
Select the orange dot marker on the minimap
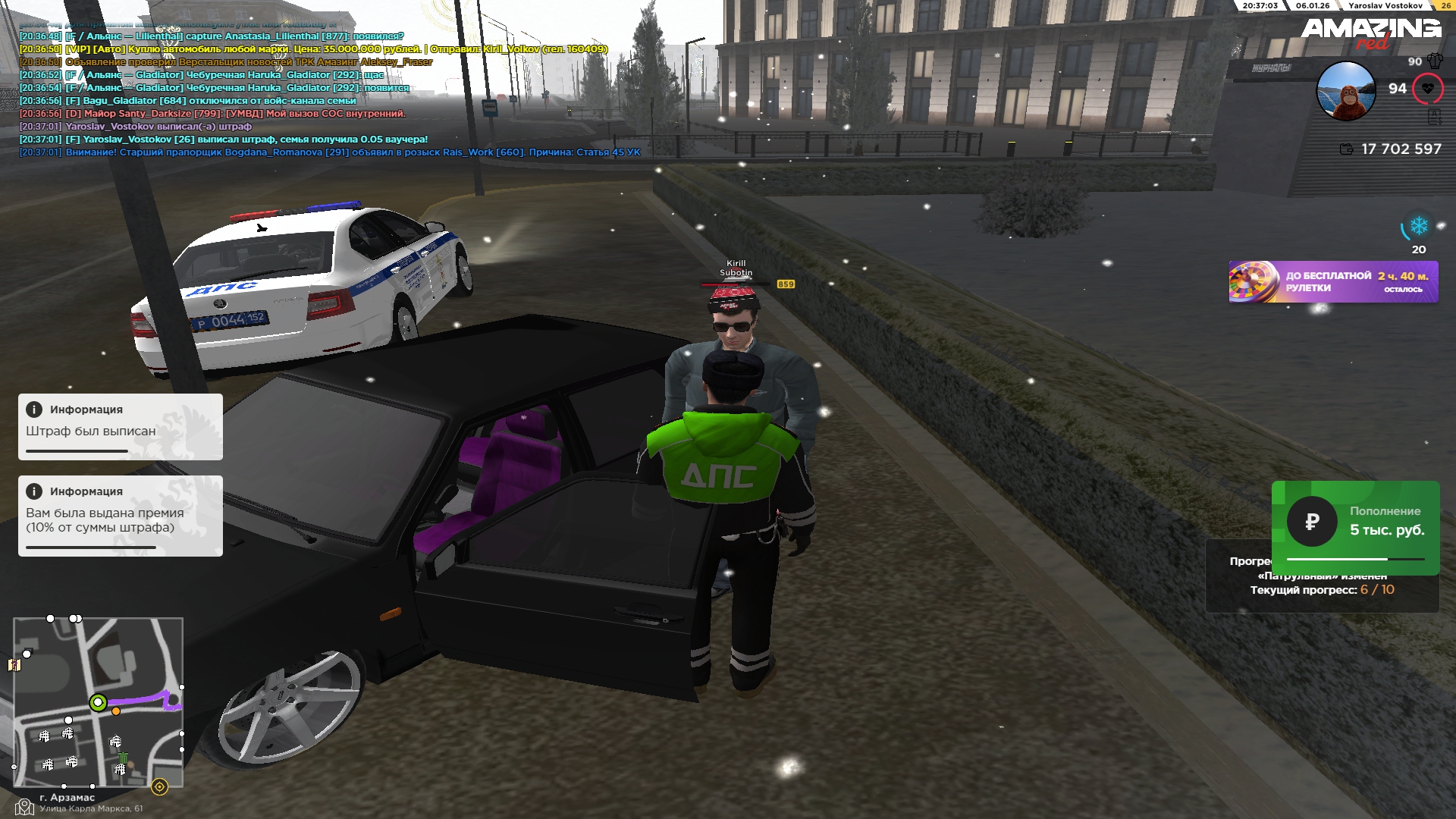[x=116, y=711]
